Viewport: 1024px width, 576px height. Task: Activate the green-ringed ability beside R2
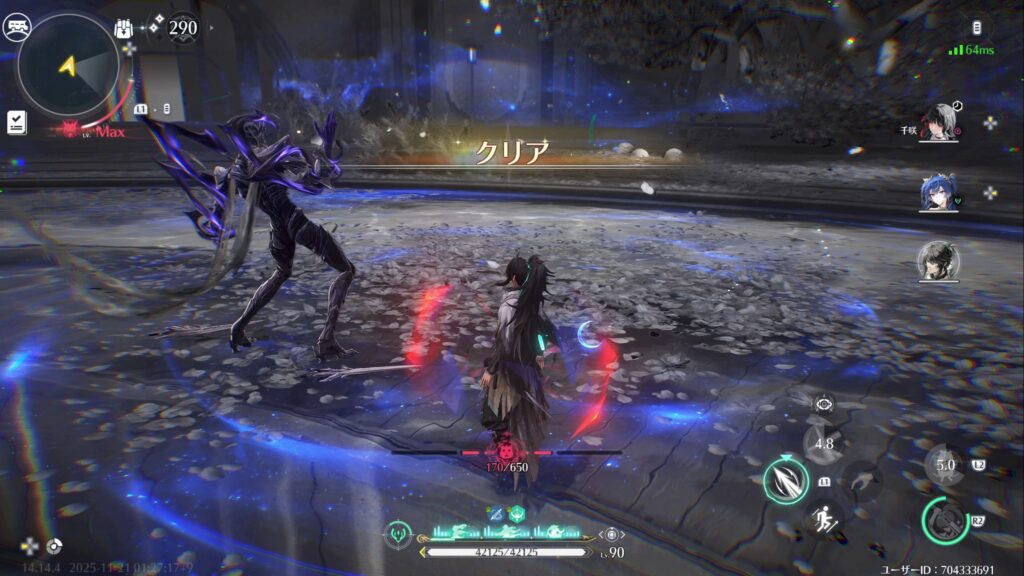tap(943, 518)
